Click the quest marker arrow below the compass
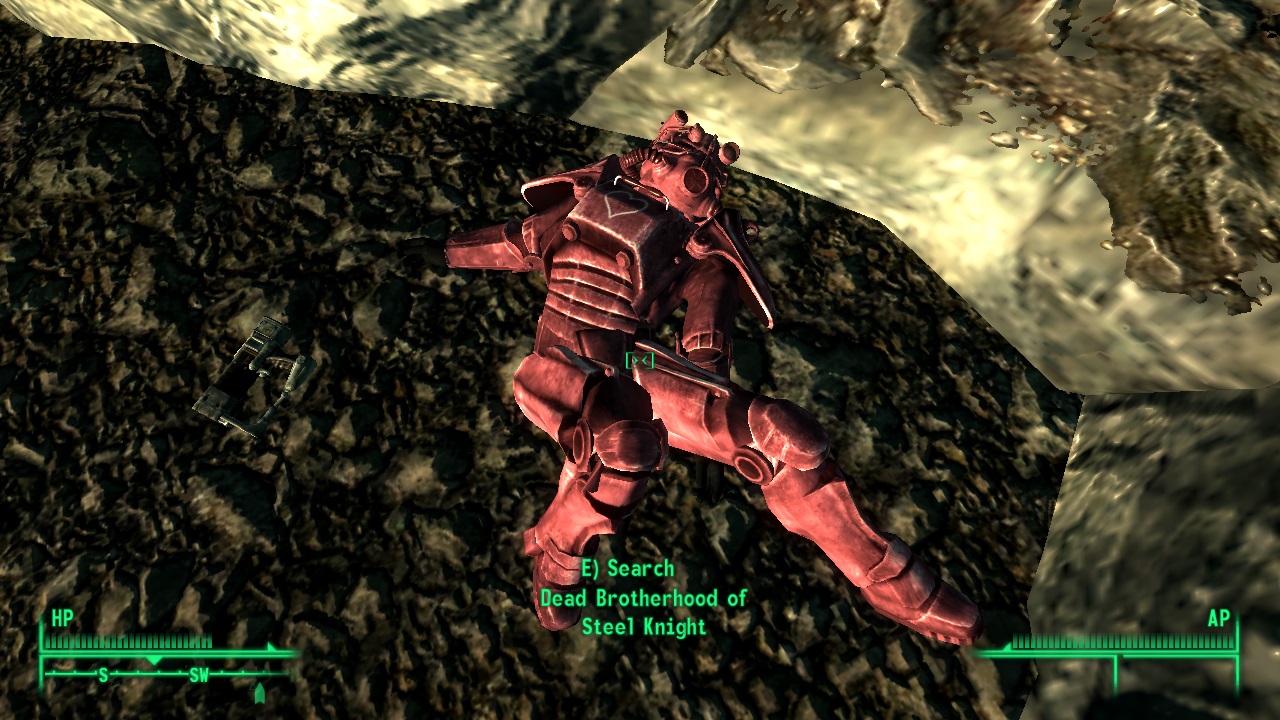This screenshot has height=720, width=1280. pos(260,690)
